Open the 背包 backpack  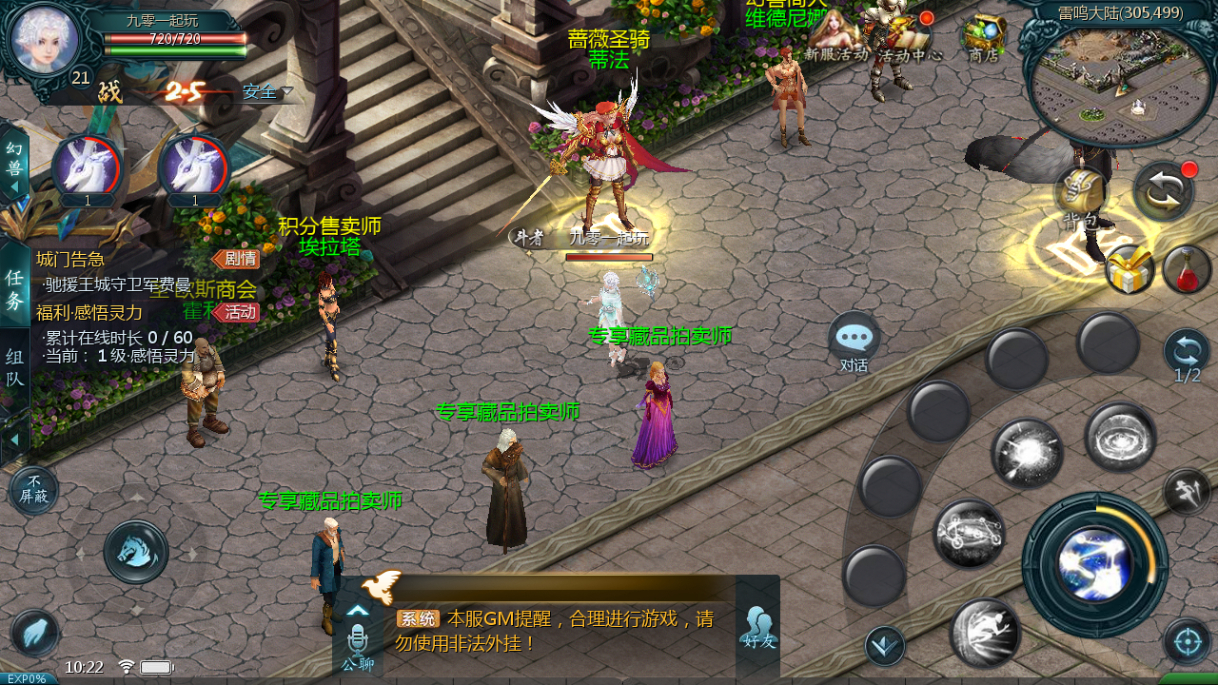point(1080,195)
